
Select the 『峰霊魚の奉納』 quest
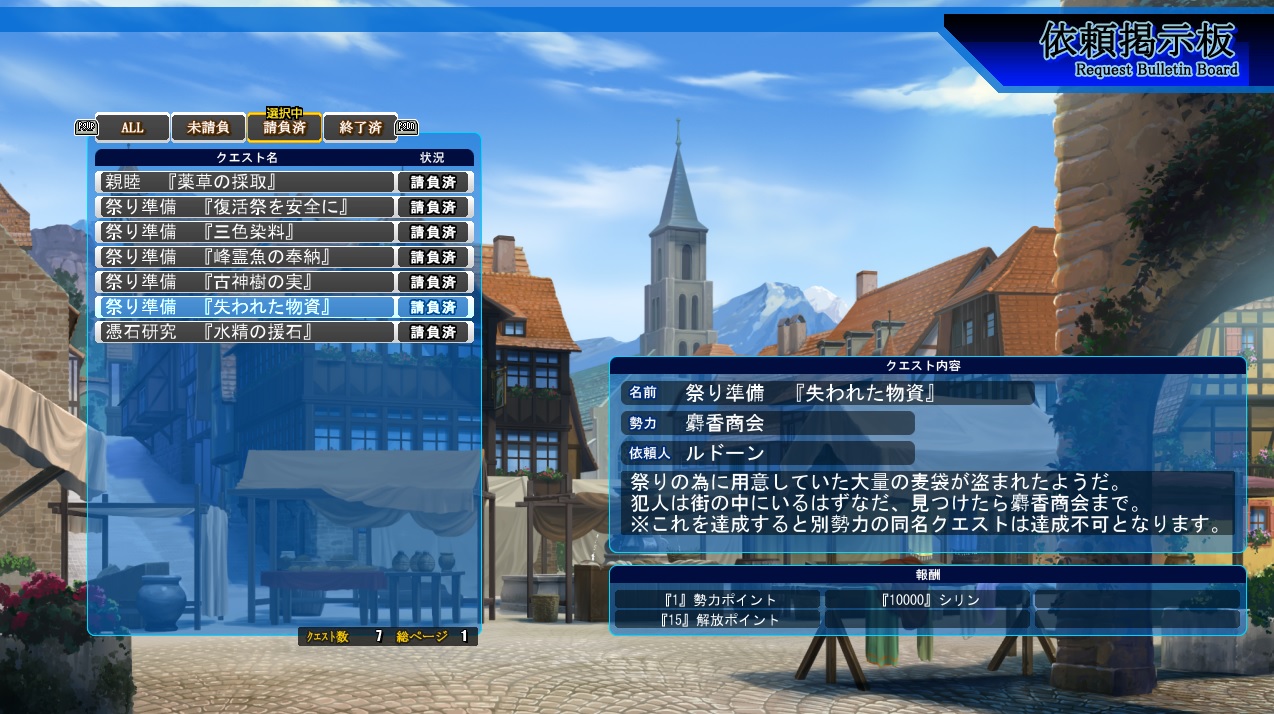tap(246, 257)
